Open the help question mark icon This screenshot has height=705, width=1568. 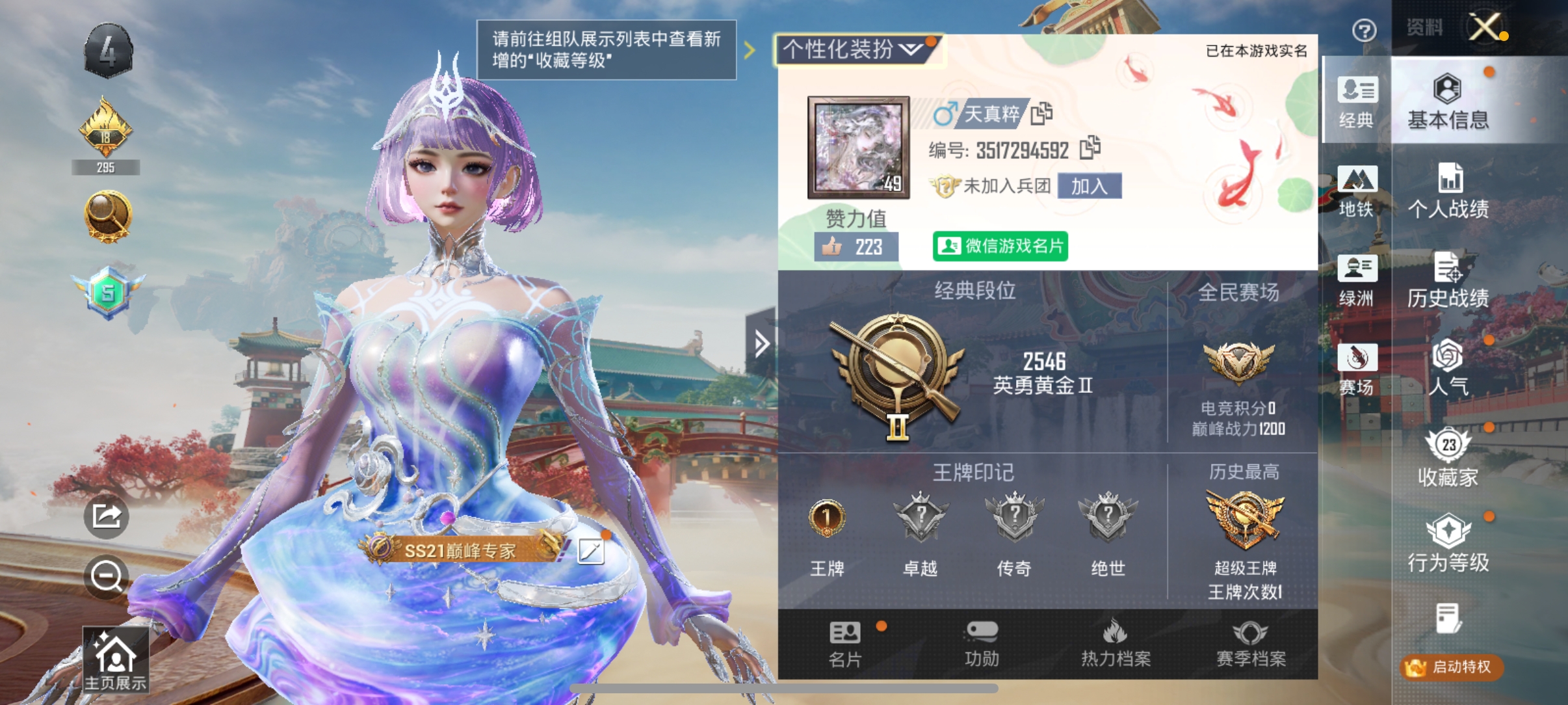pyautogui.click(x=1364, y=31)
